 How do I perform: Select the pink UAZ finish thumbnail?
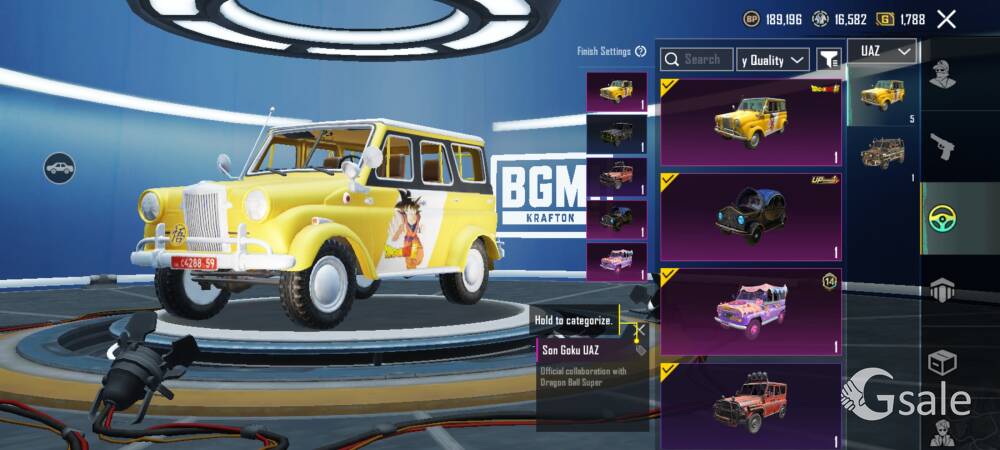click(x=616, y=262)
